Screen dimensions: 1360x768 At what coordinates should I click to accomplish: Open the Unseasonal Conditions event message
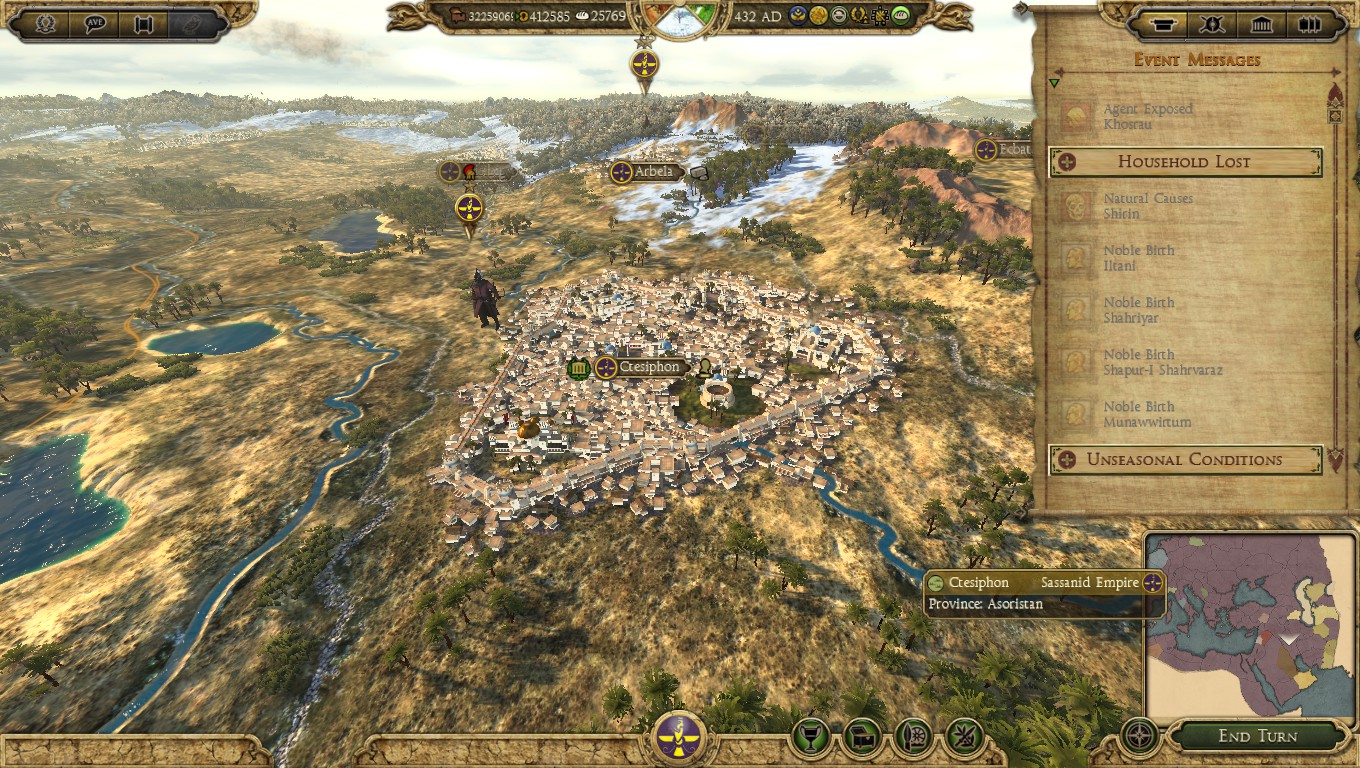1185,460
